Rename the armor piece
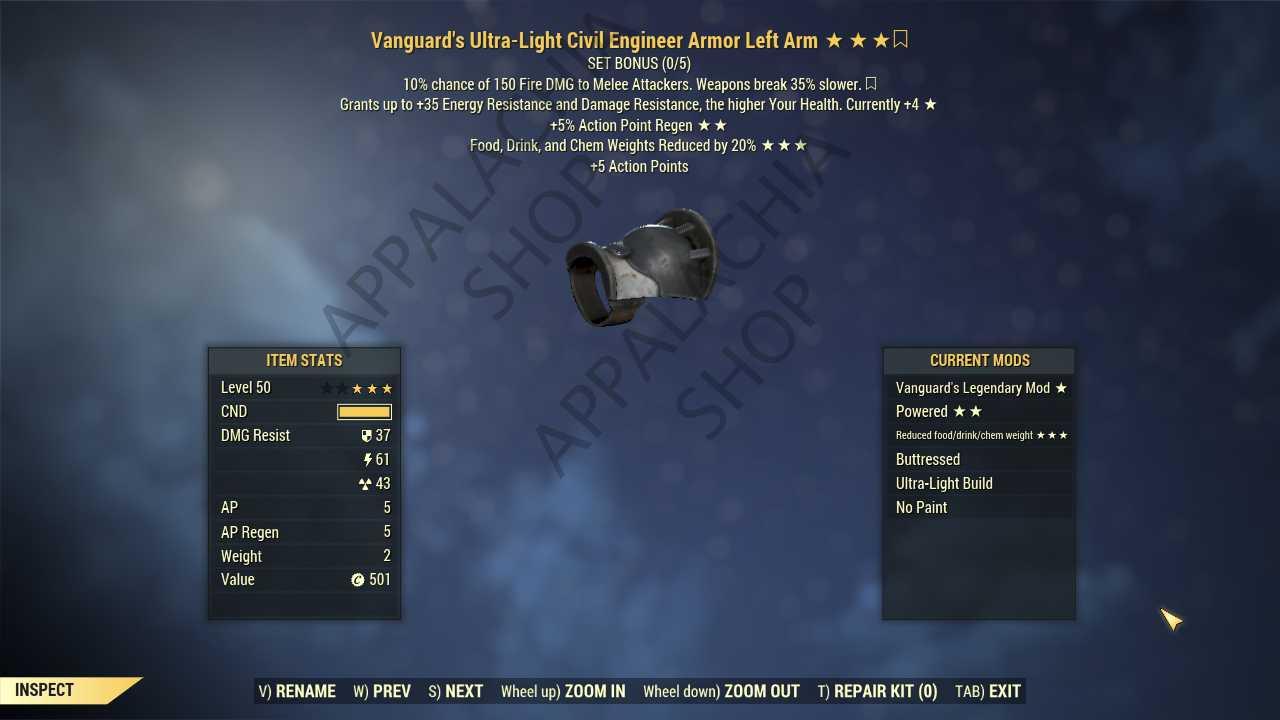The height and width of the screenshot is (720, 1280). [x=297, y=691]
